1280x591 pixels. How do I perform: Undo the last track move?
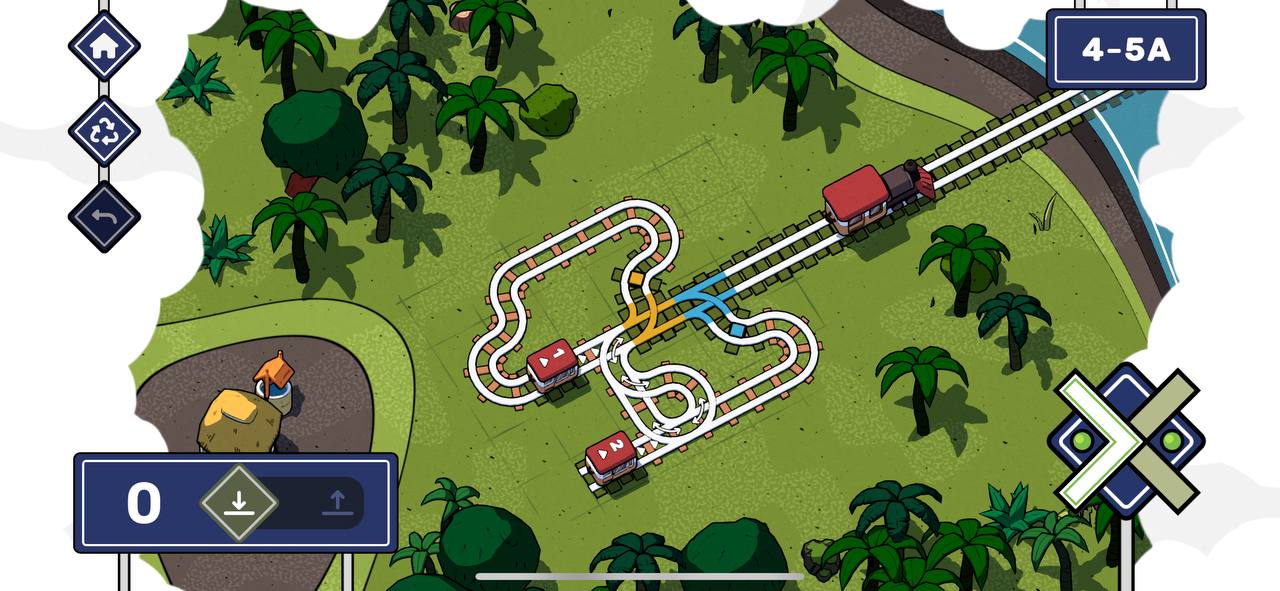104,217
